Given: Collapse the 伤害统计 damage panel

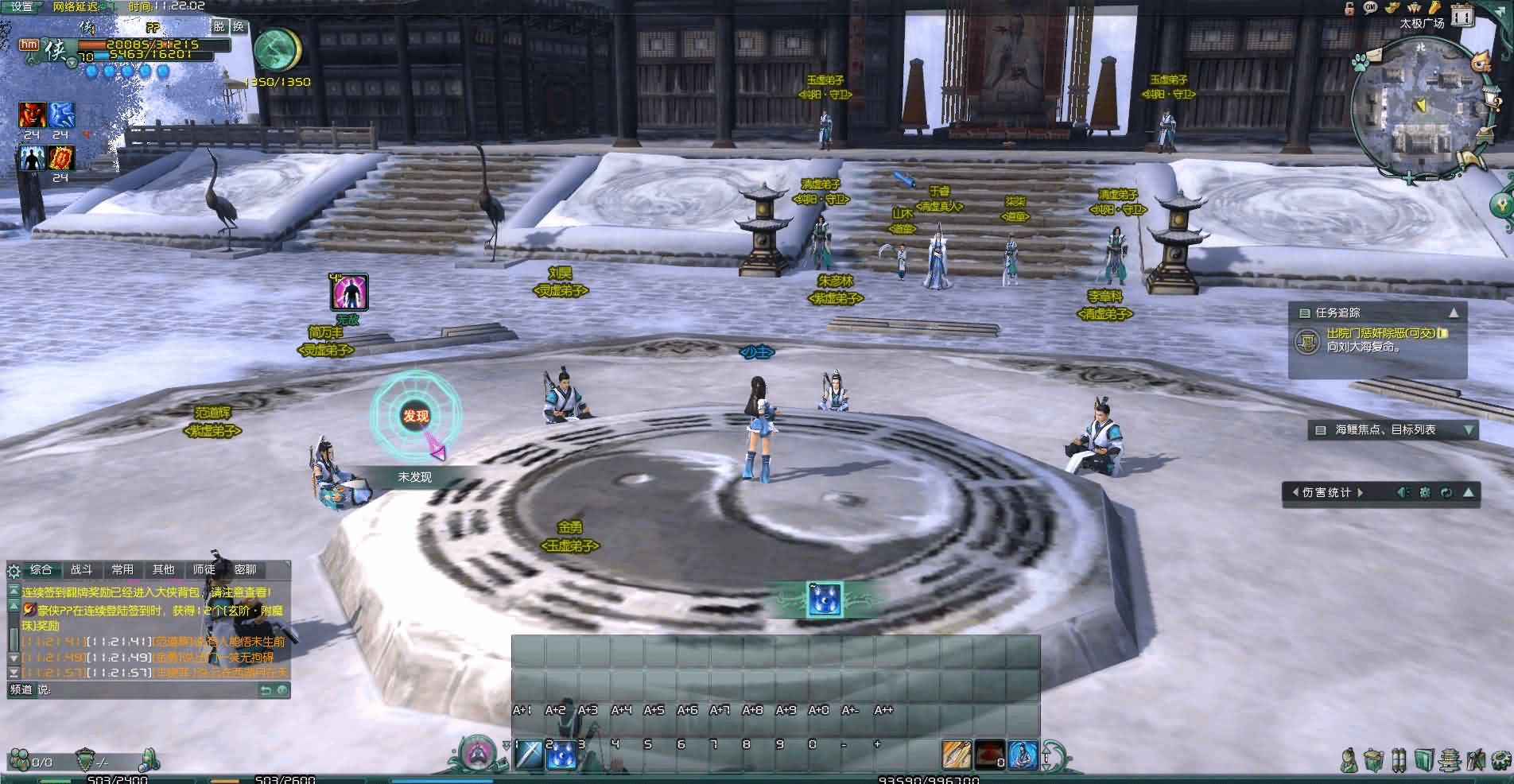Looking at the screenshot, I should [x=1468, y=493].
